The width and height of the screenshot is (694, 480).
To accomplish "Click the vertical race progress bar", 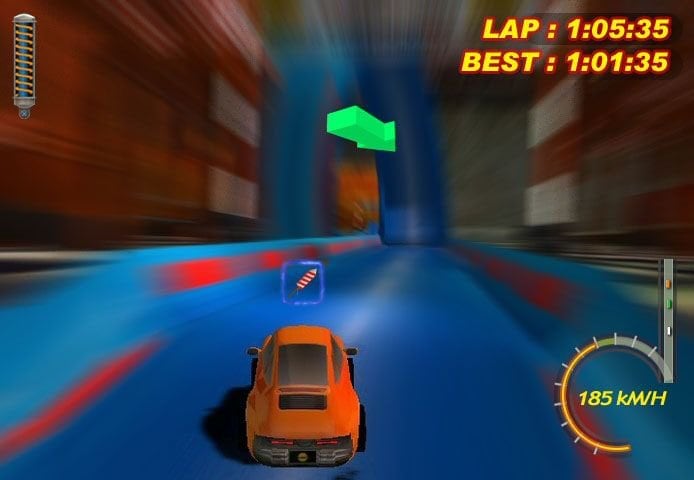I will (667, 305).
